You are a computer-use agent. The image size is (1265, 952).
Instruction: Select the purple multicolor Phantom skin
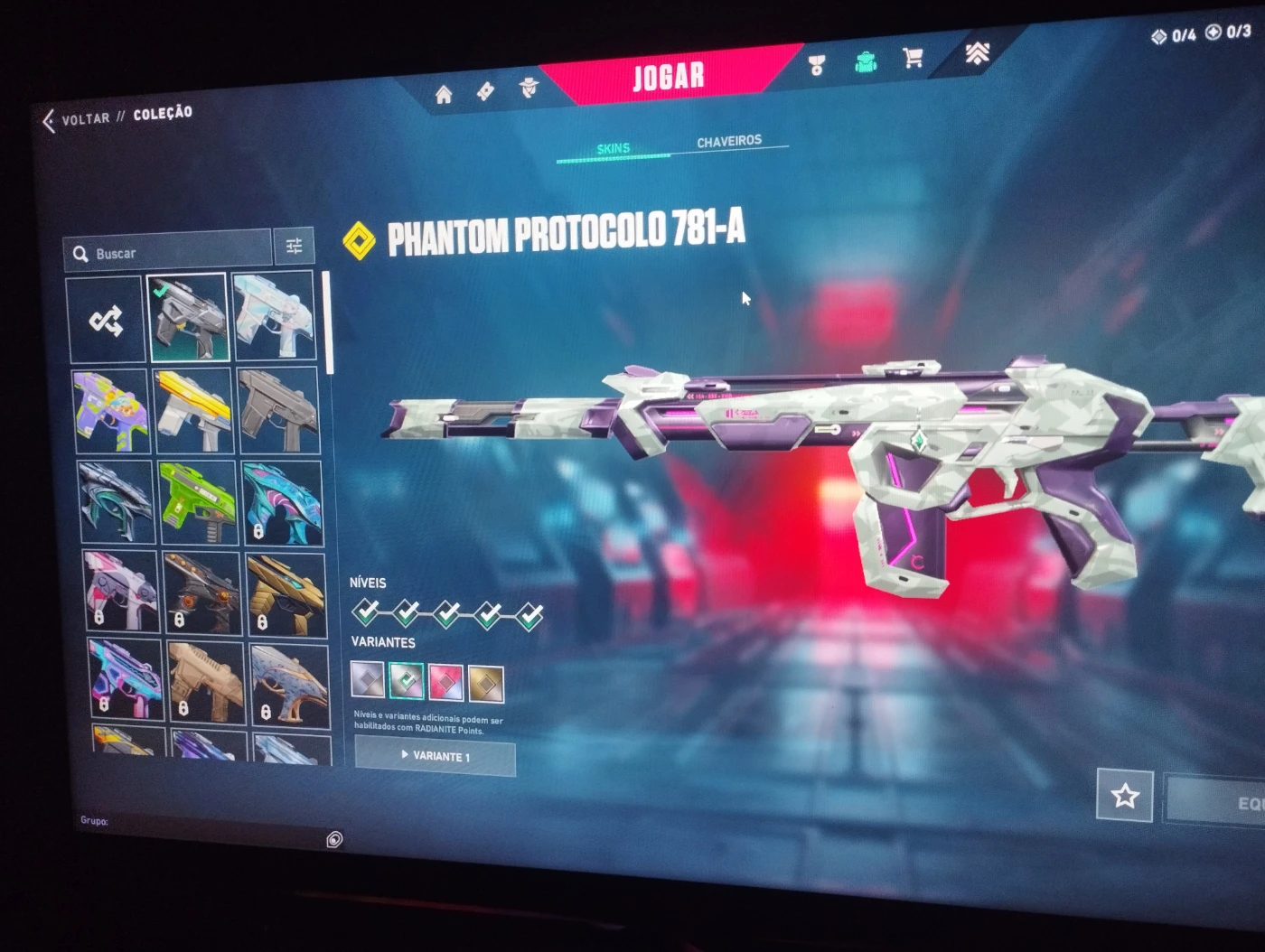(x=110, y=411)
